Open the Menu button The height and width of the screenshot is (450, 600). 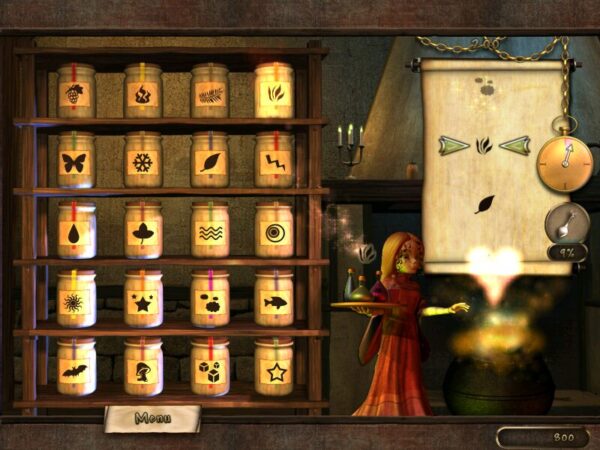[x=152, y=418]
